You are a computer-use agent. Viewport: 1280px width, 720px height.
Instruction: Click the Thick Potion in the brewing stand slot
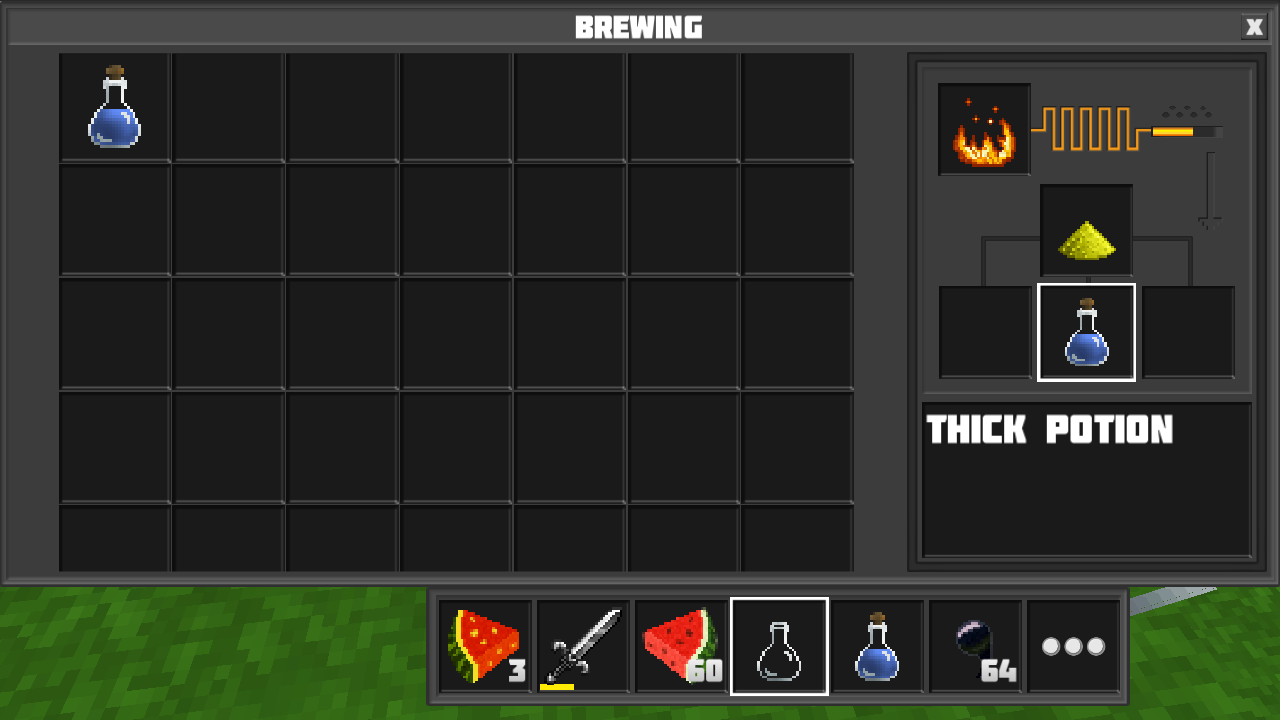coord(1086,331)
